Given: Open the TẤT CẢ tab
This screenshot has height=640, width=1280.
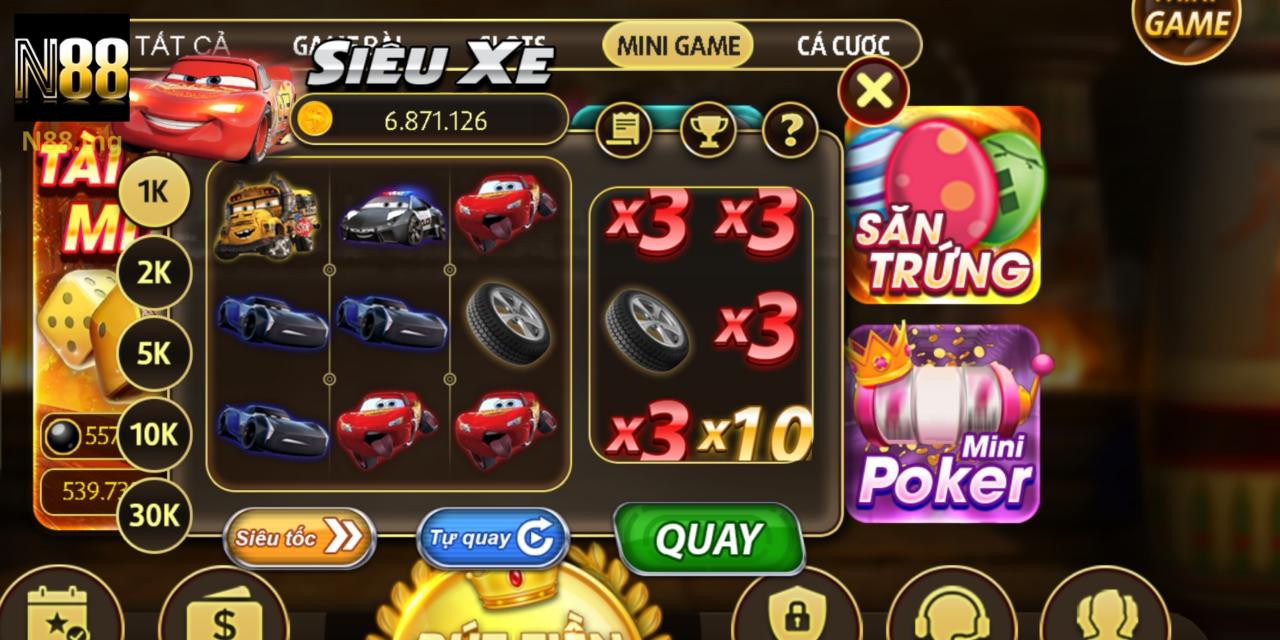Looking at the screenshot, I should (x=182, y=45).
